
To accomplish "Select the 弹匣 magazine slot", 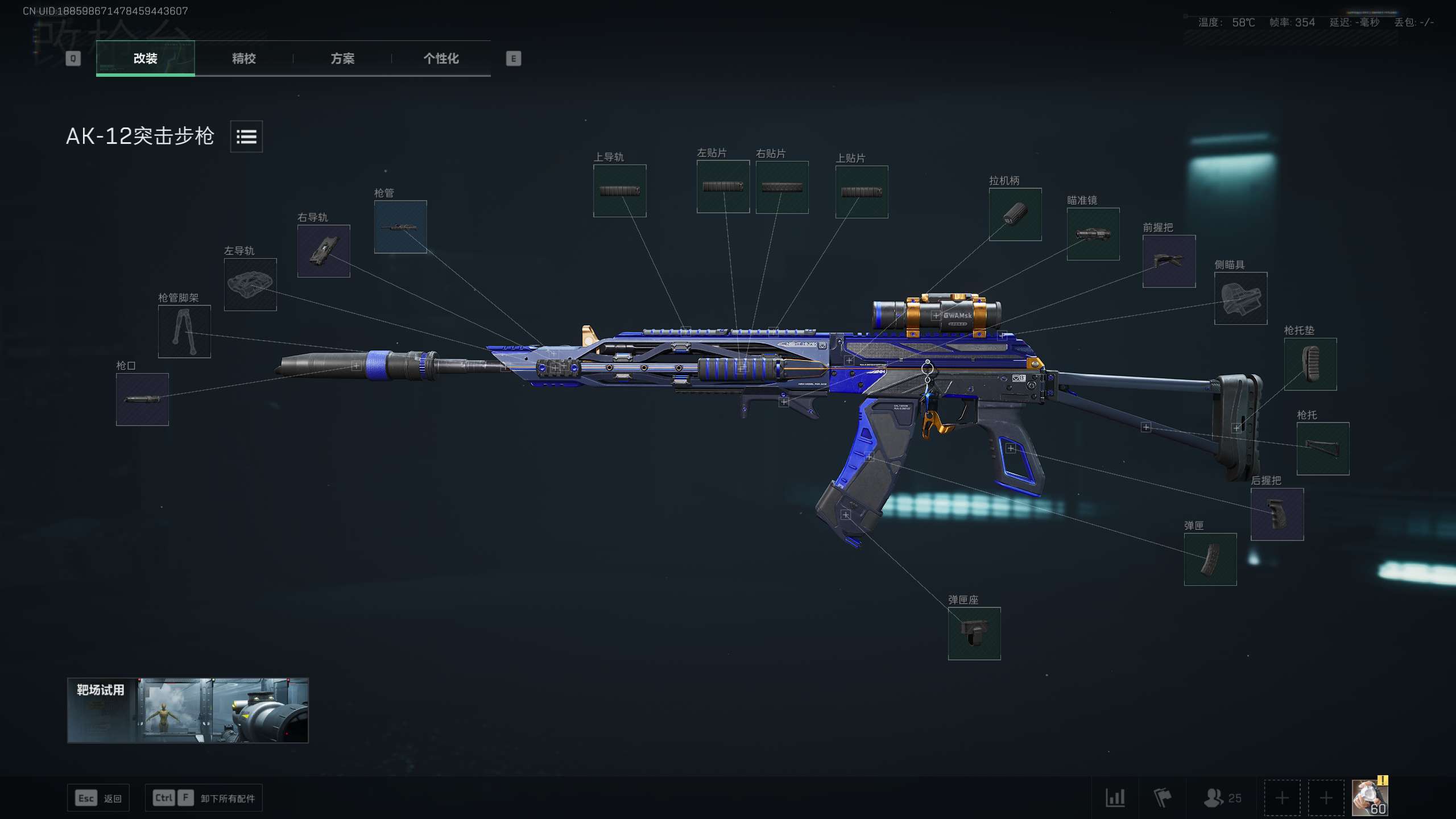I will coord(1211,560).
